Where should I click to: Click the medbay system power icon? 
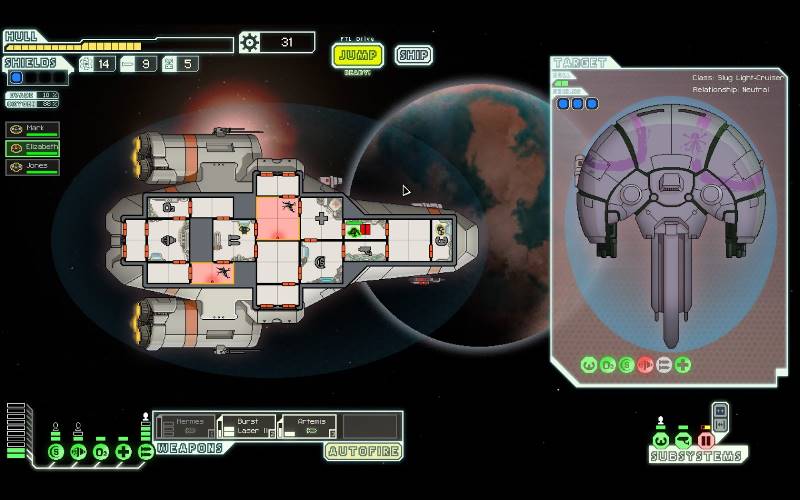(123, 452)
